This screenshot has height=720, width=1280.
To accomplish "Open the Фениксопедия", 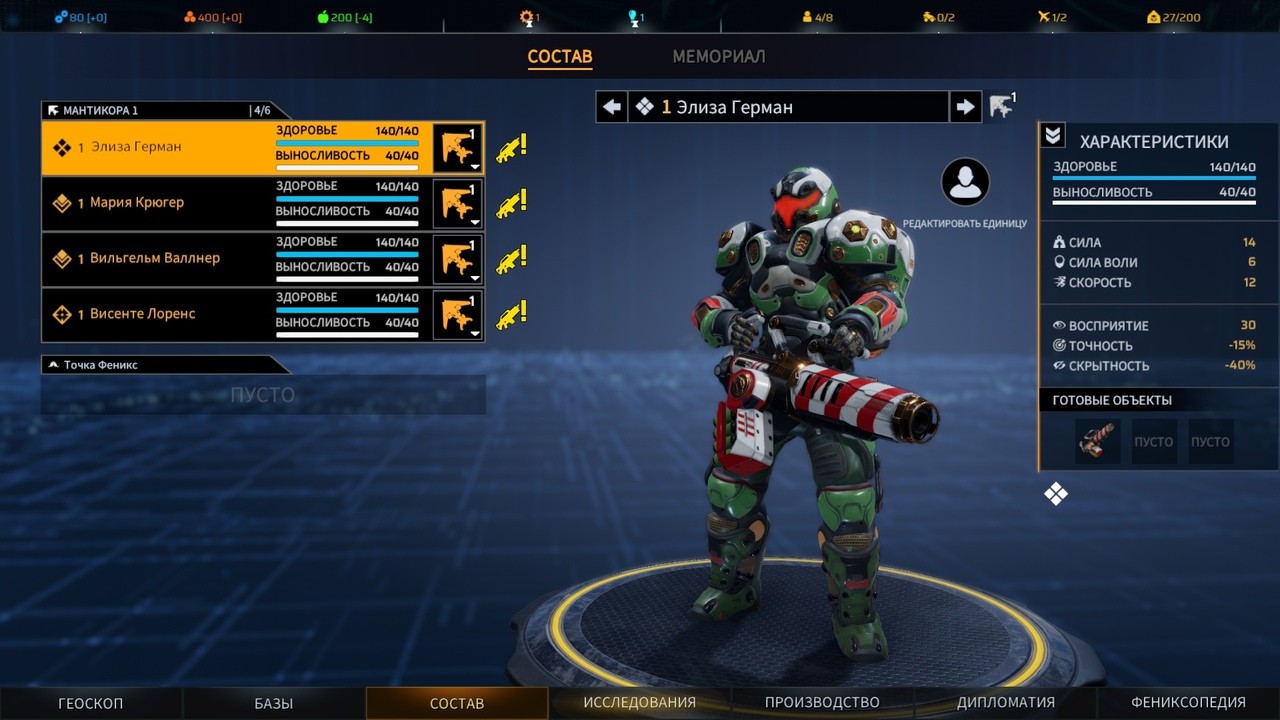I will (1188, 703).
